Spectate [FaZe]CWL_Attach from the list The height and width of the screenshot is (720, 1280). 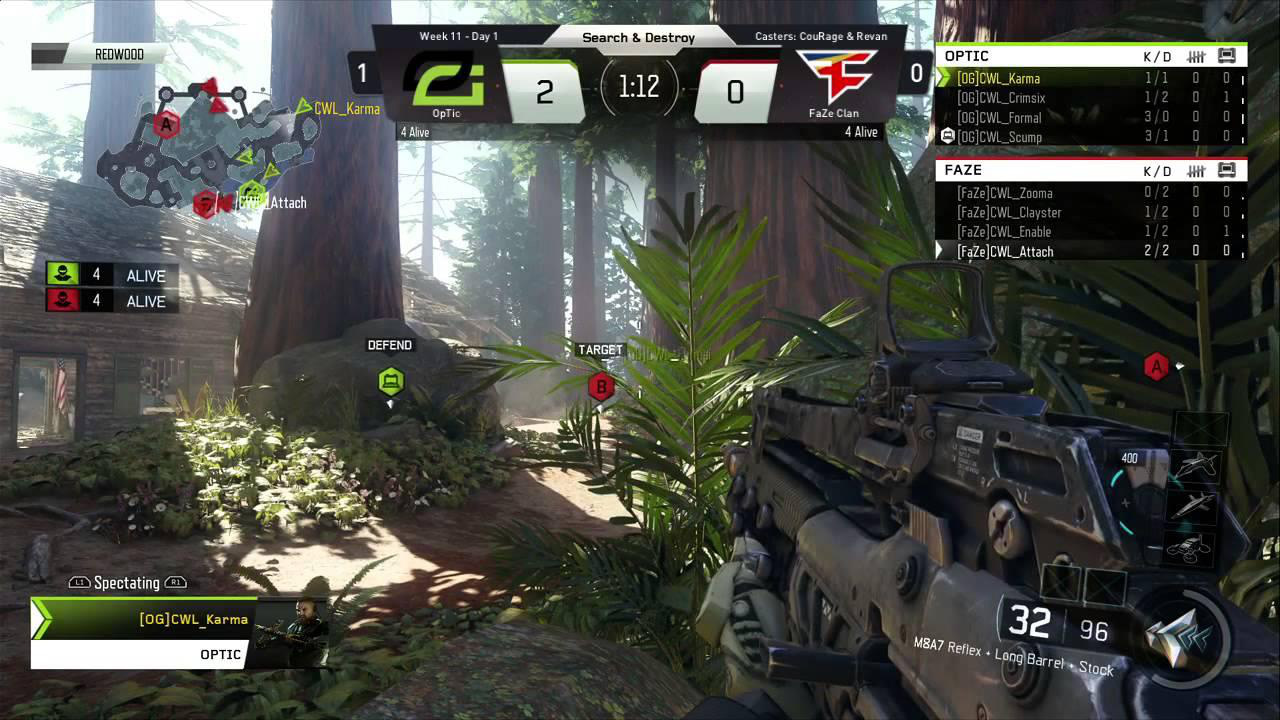tap(1005, 252)
